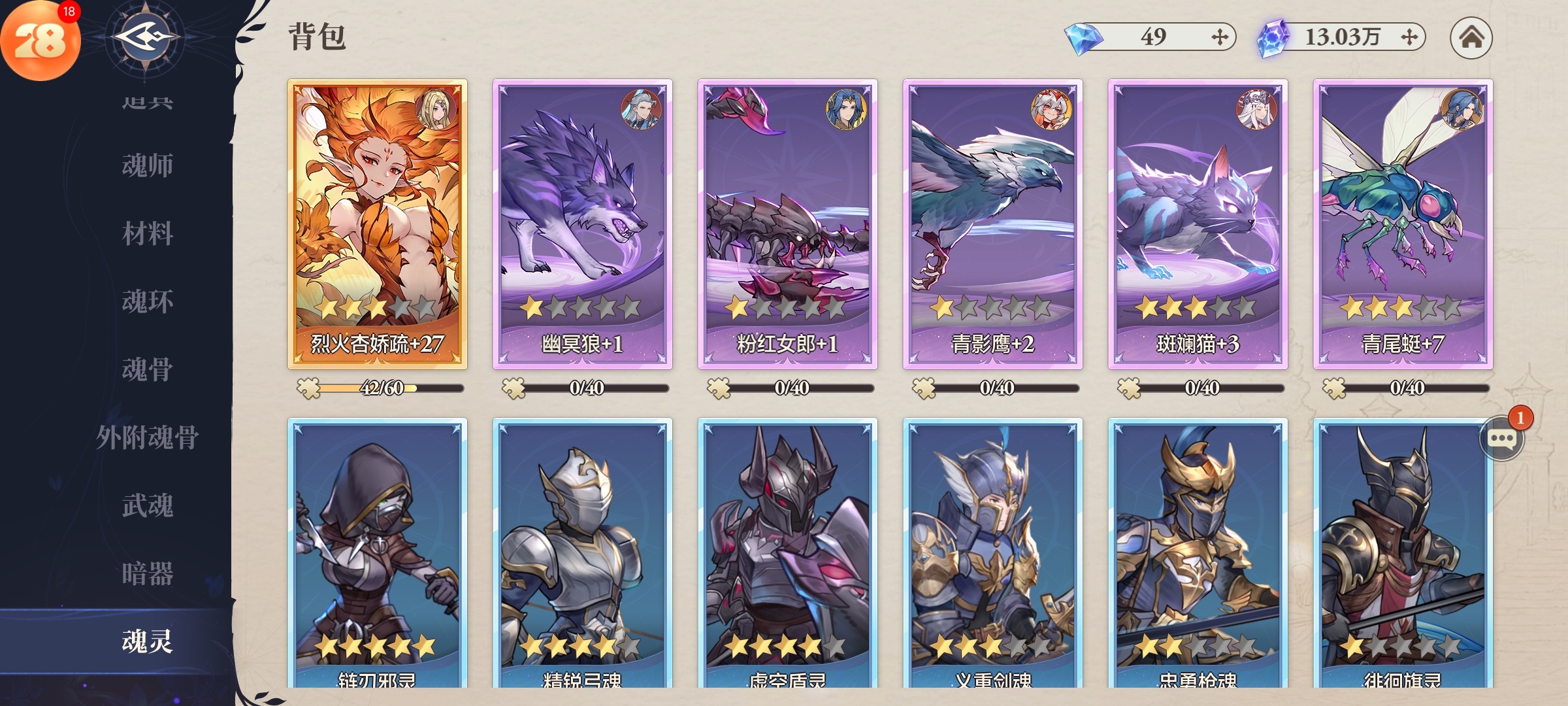Open the 武魂 tab

tap(147, 505)
